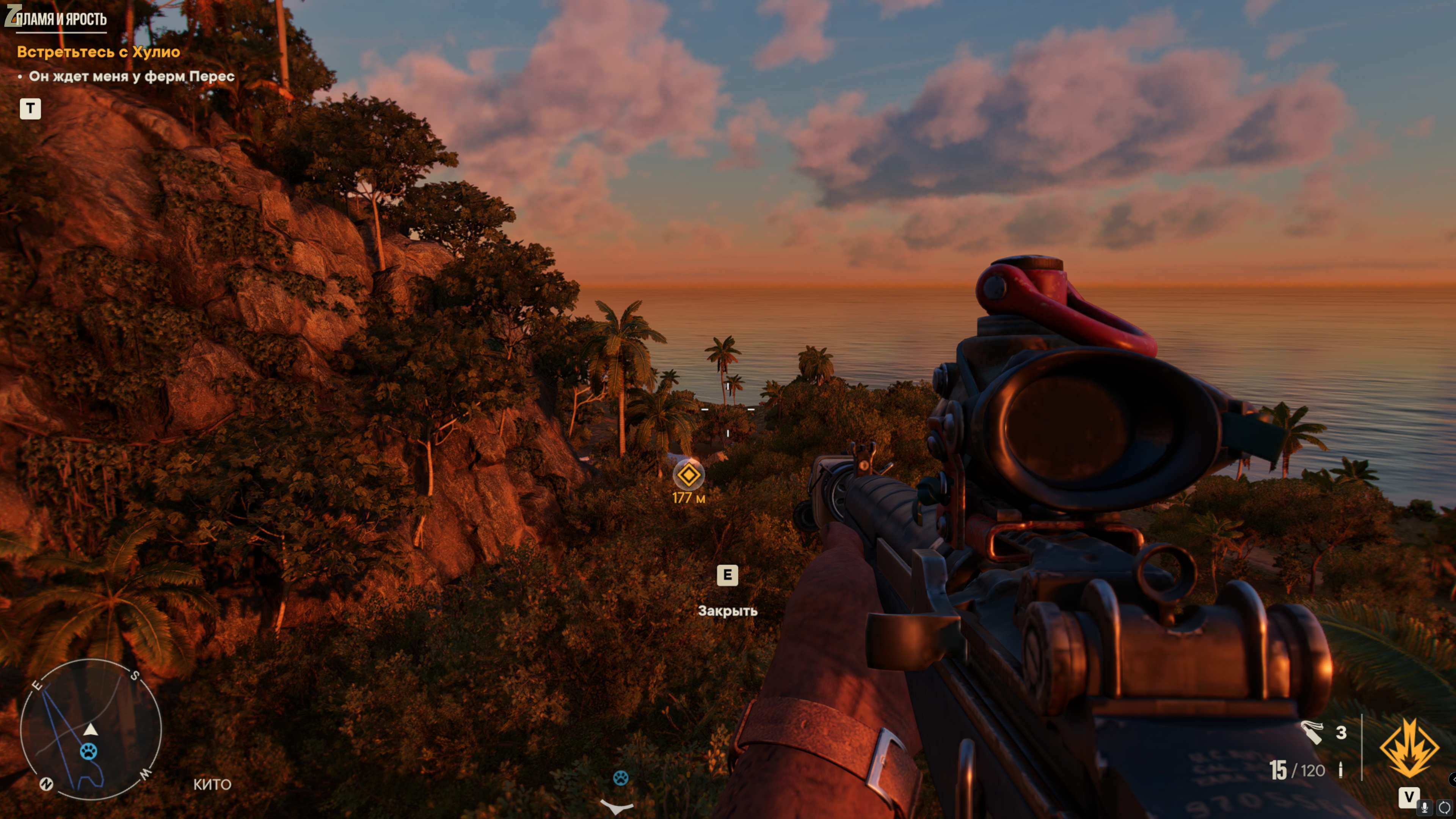Choose the throwable knife icon
1456x819 pixels.
[1312, 733]
